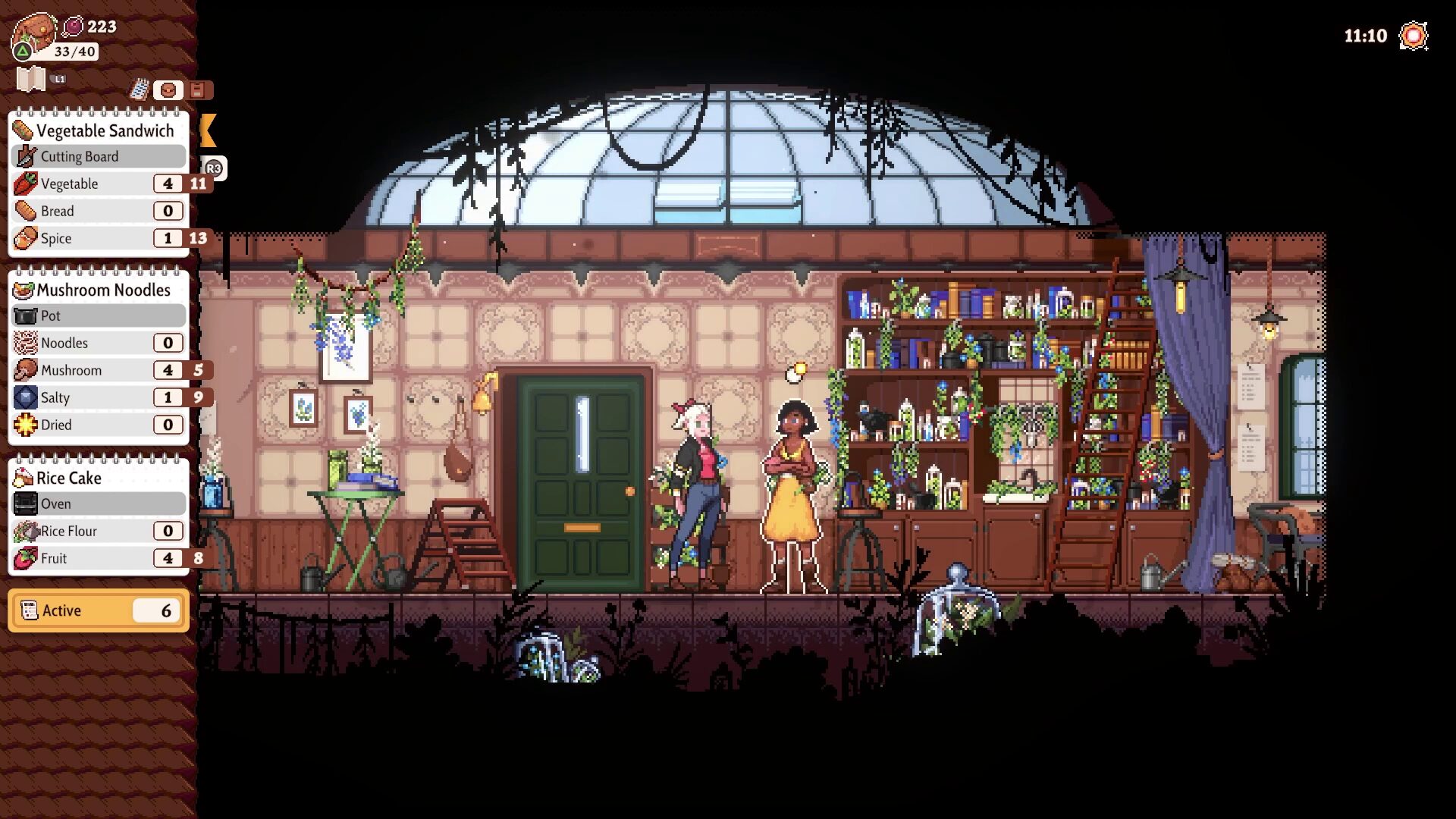The width and height of the screenshot is (1456, 819).
Task: Click the Fruit ingredient icon
Action: point(24,558)
